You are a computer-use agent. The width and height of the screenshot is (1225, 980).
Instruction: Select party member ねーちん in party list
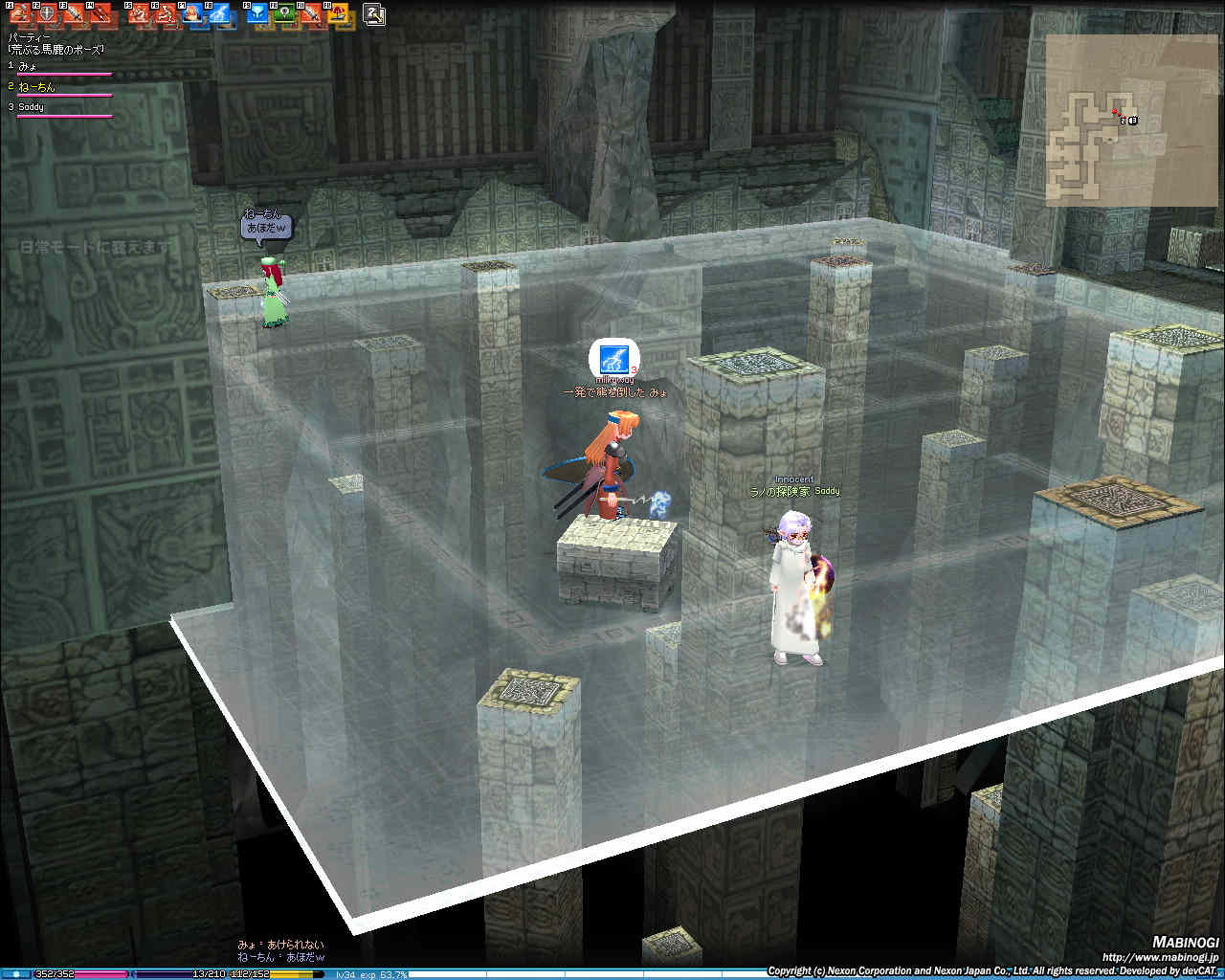36,86
